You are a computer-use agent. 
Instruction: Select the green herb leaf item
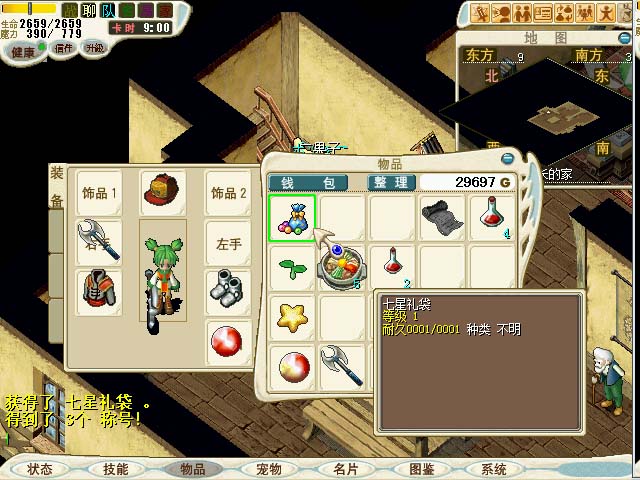click(x=292, y=268)
